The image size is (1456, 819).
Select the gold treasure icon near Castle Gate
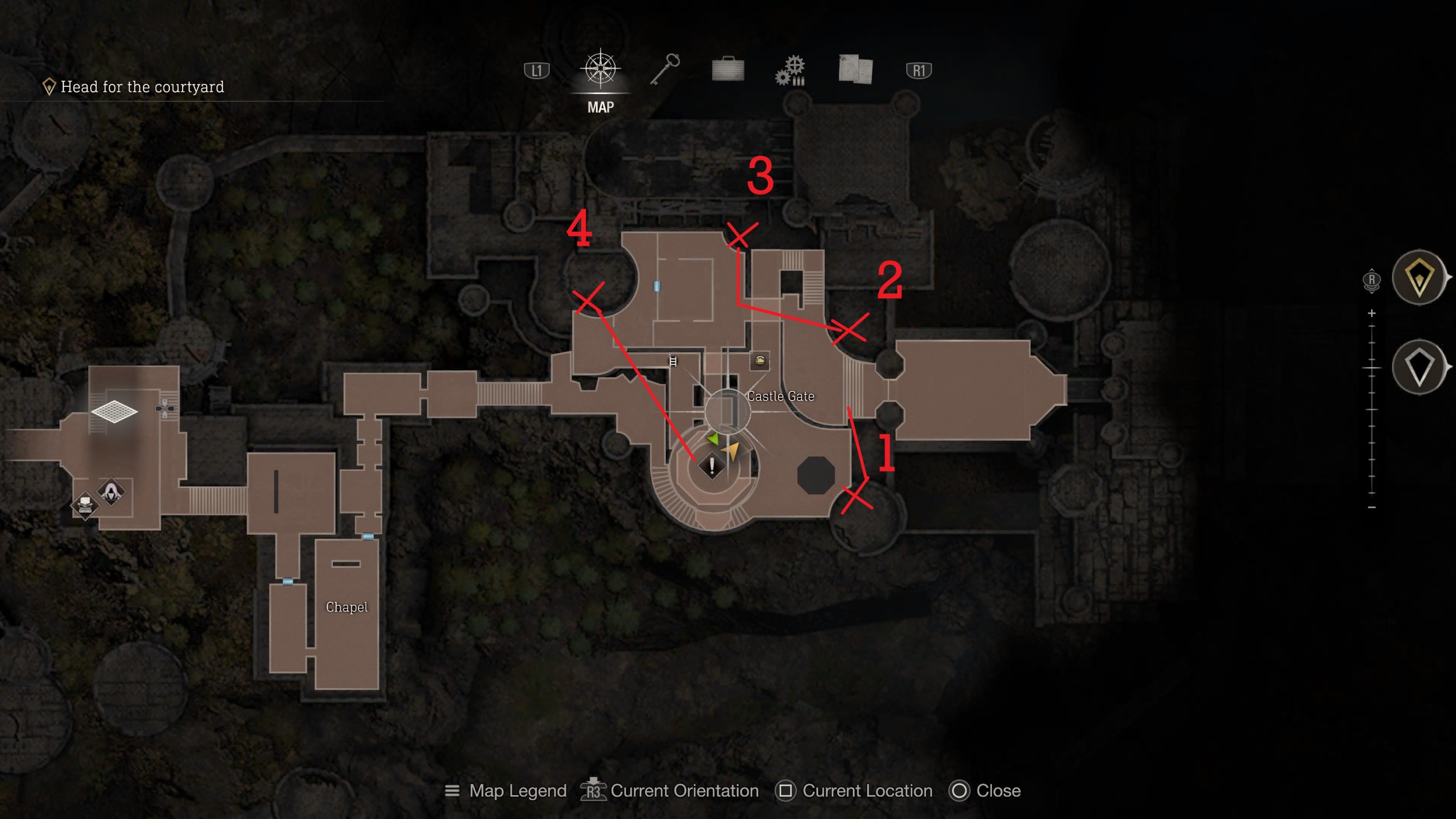(x=761, y=362)
